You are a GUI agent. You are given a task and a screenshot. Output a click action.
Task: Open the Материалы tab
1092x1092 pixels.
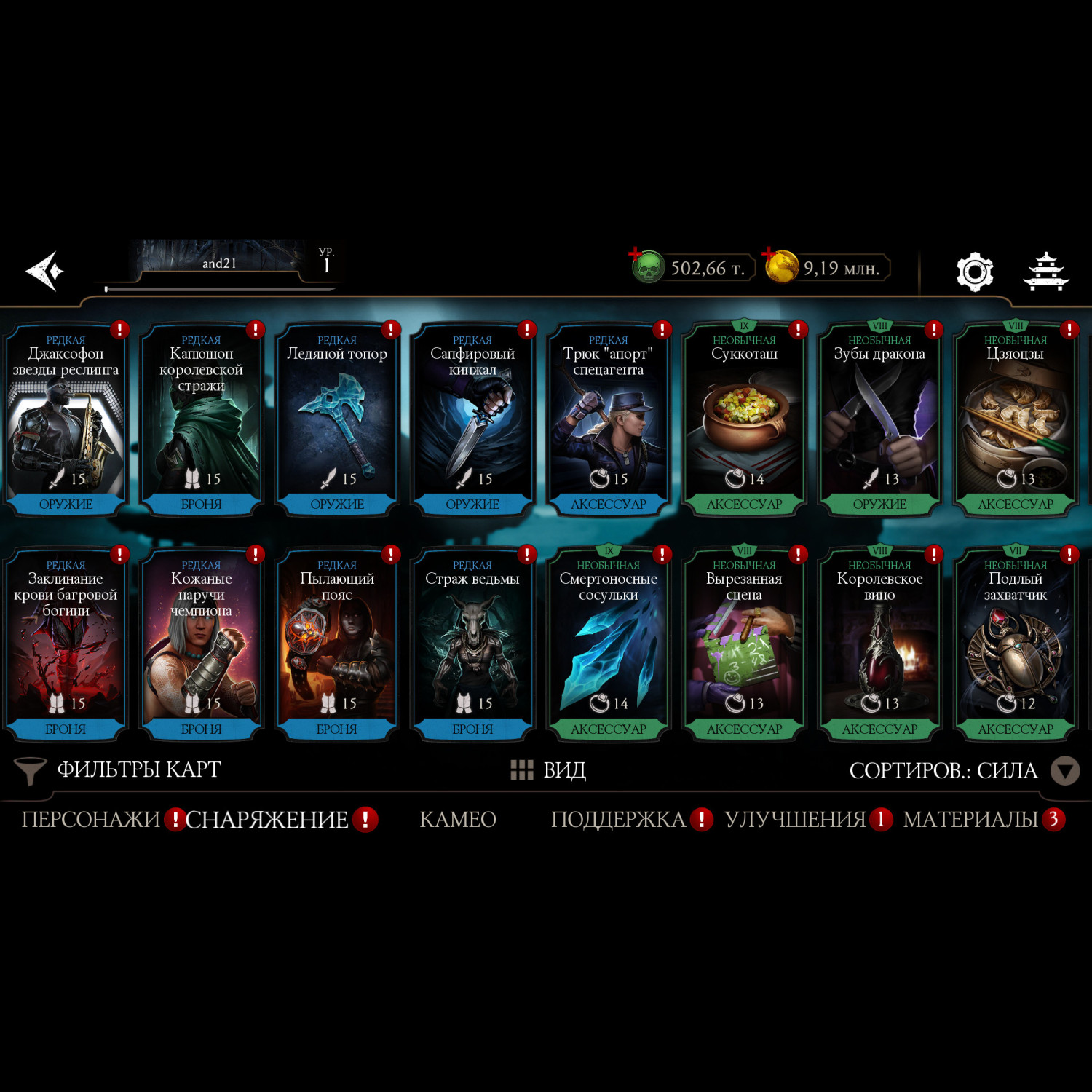[x=970, y=820]
